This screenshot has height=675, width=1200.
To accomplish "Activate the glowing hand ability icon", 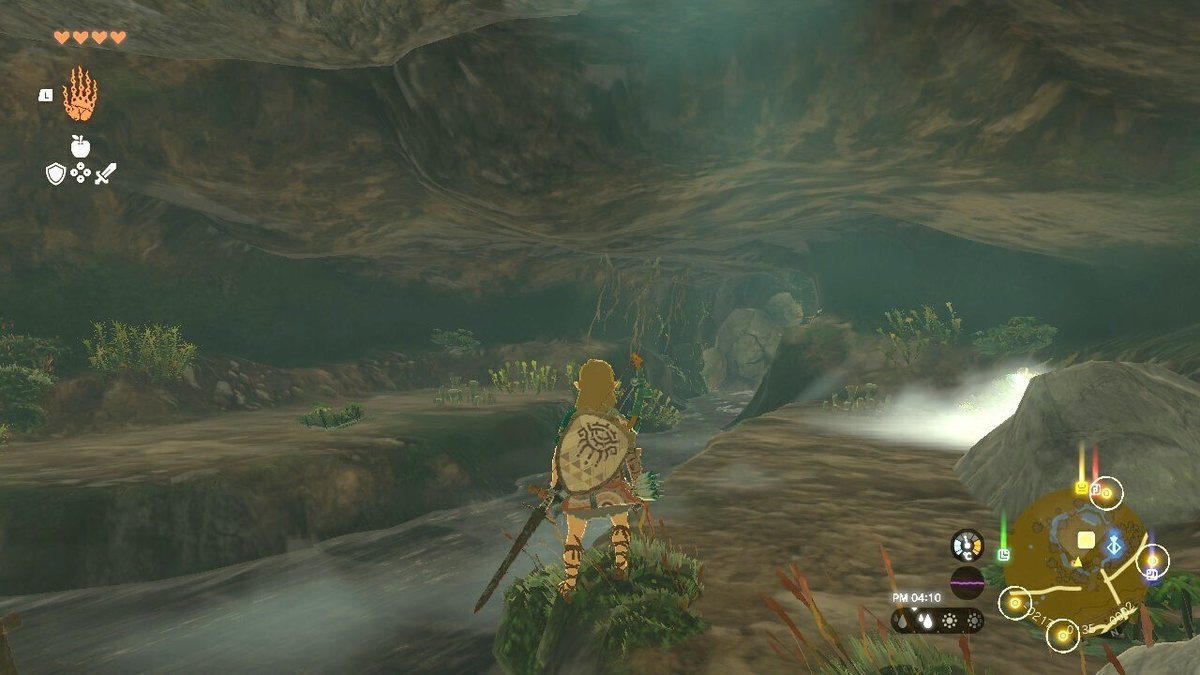I will (x=80, y=95).
